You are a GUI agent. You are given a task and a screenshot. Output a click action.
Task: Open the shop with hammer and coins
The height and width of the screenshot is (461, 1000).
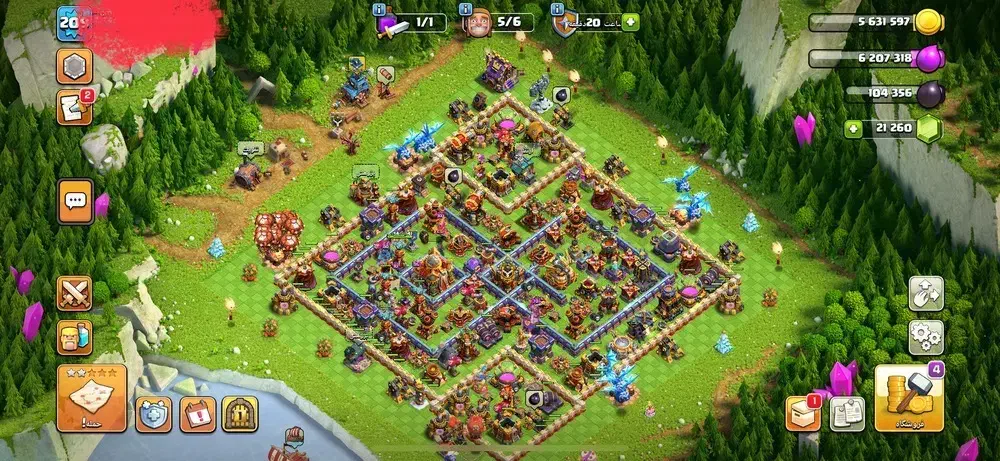pyautogui.click(x=910, y=398)
